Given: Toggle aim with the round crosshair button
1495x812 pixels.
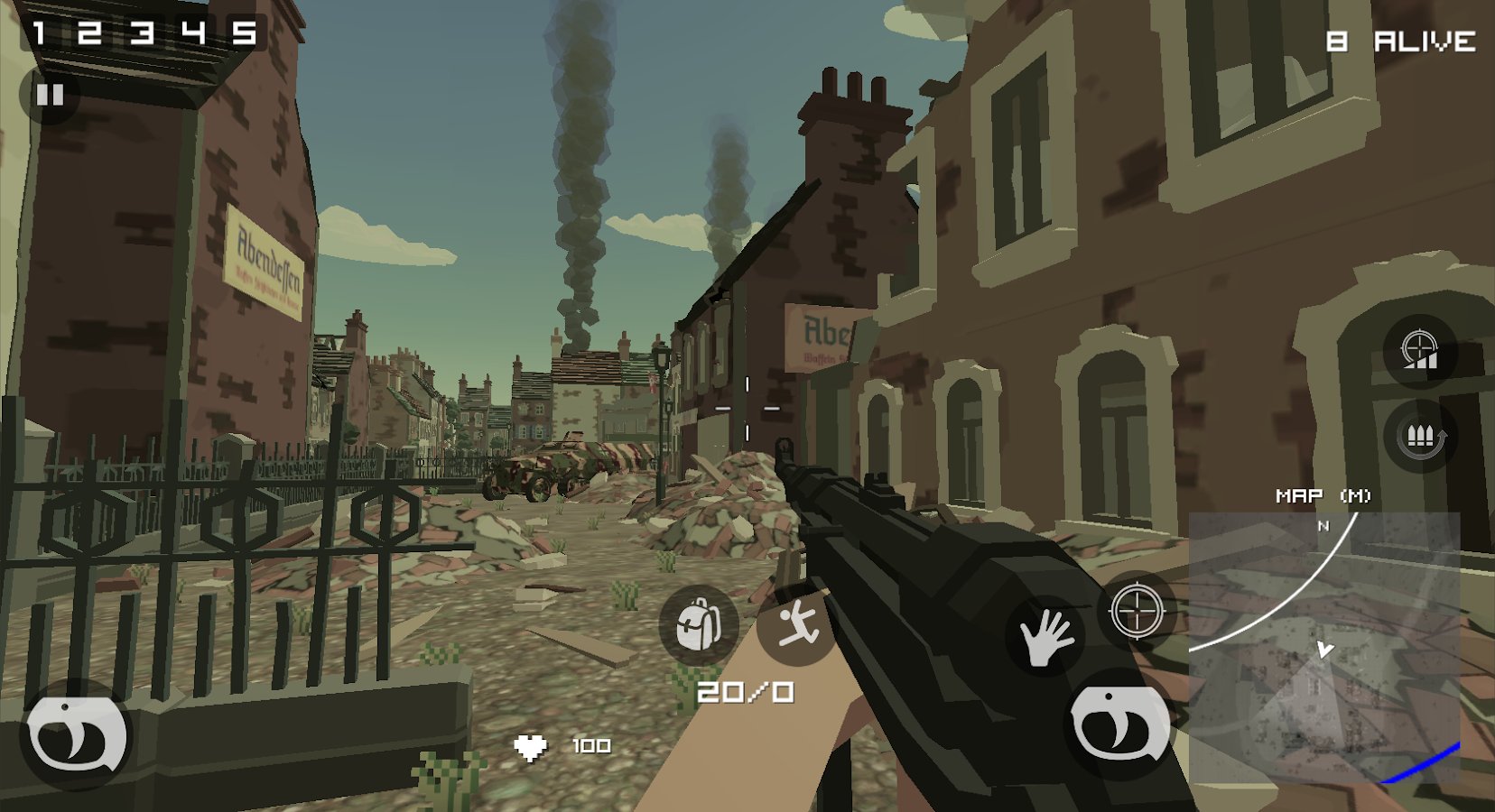Looking at the screenshot, I should click(1137, 611).
